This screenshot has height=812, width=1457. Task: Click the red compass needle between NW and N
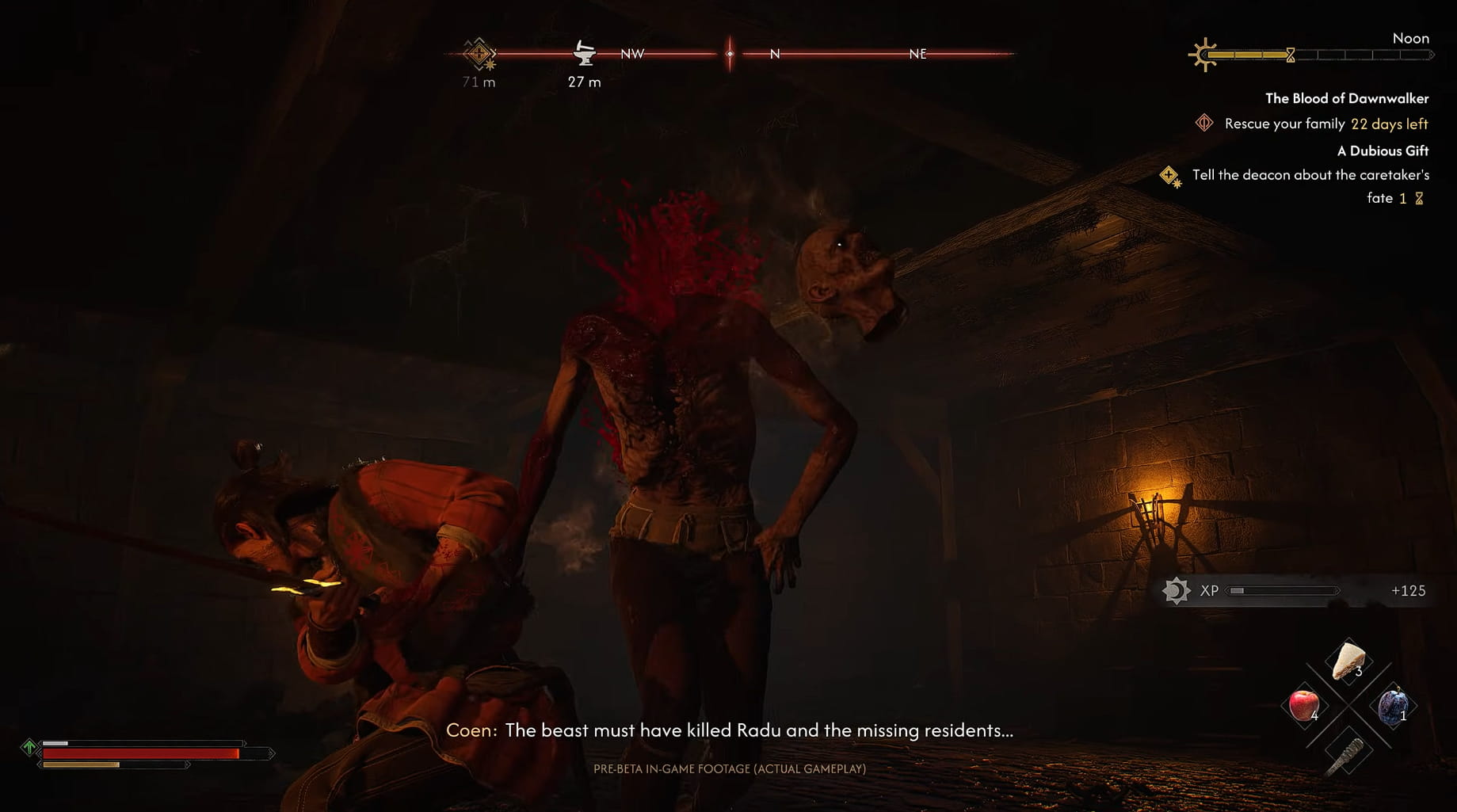coord(728,54)
